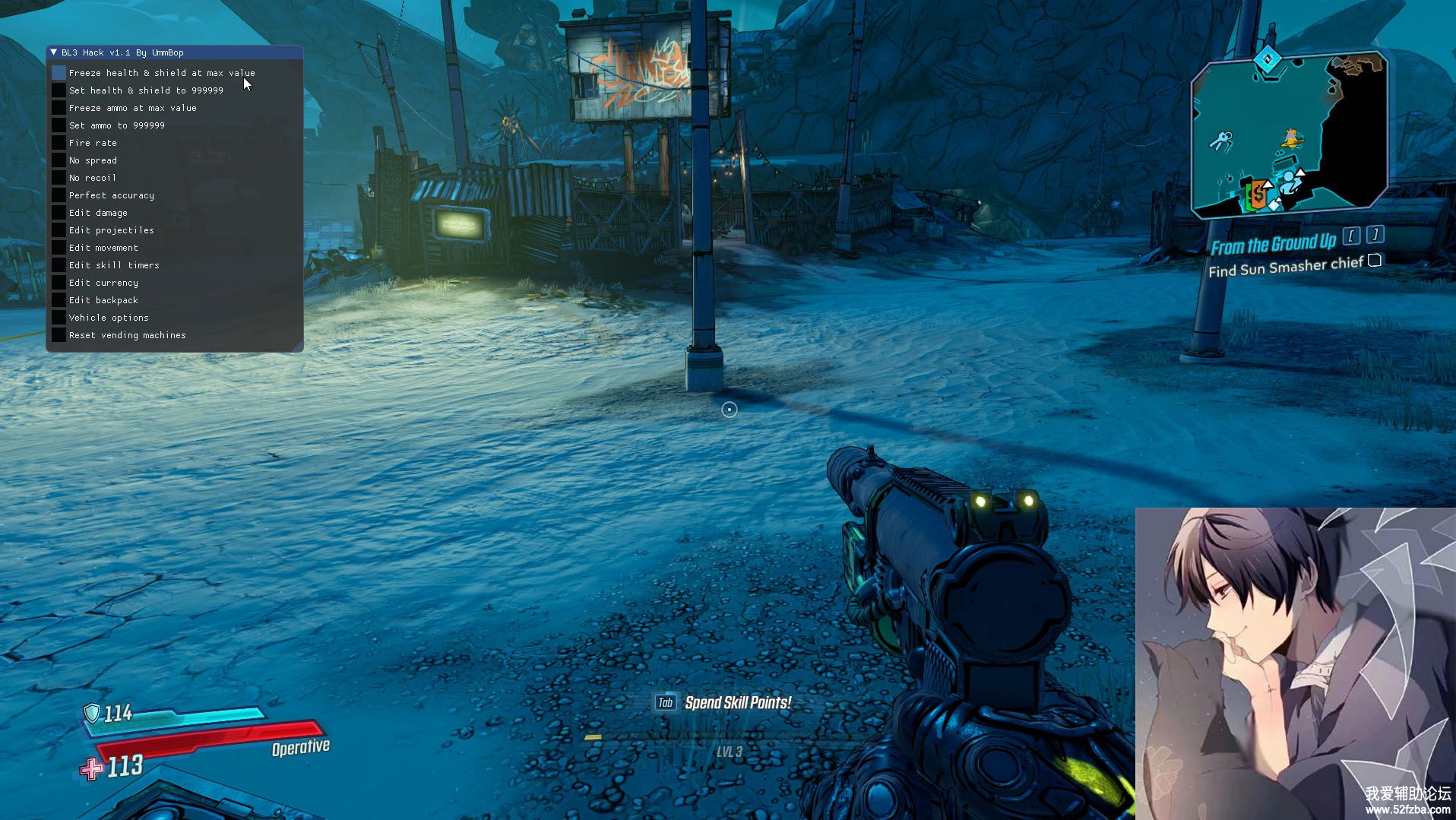The width and height of the screenshot is (1456, 820).
Task: Activate Reset vending machines
Action: pyautogui.click(x=59, y=335)
